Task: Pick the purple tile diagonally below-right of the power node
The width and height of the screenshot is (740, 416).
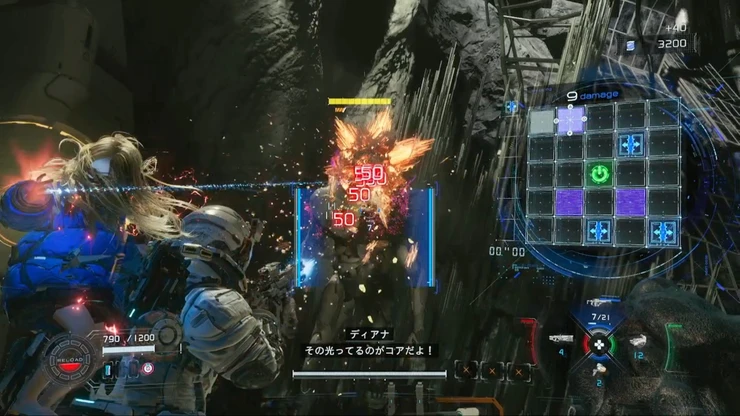Action: tap(630, 202)
